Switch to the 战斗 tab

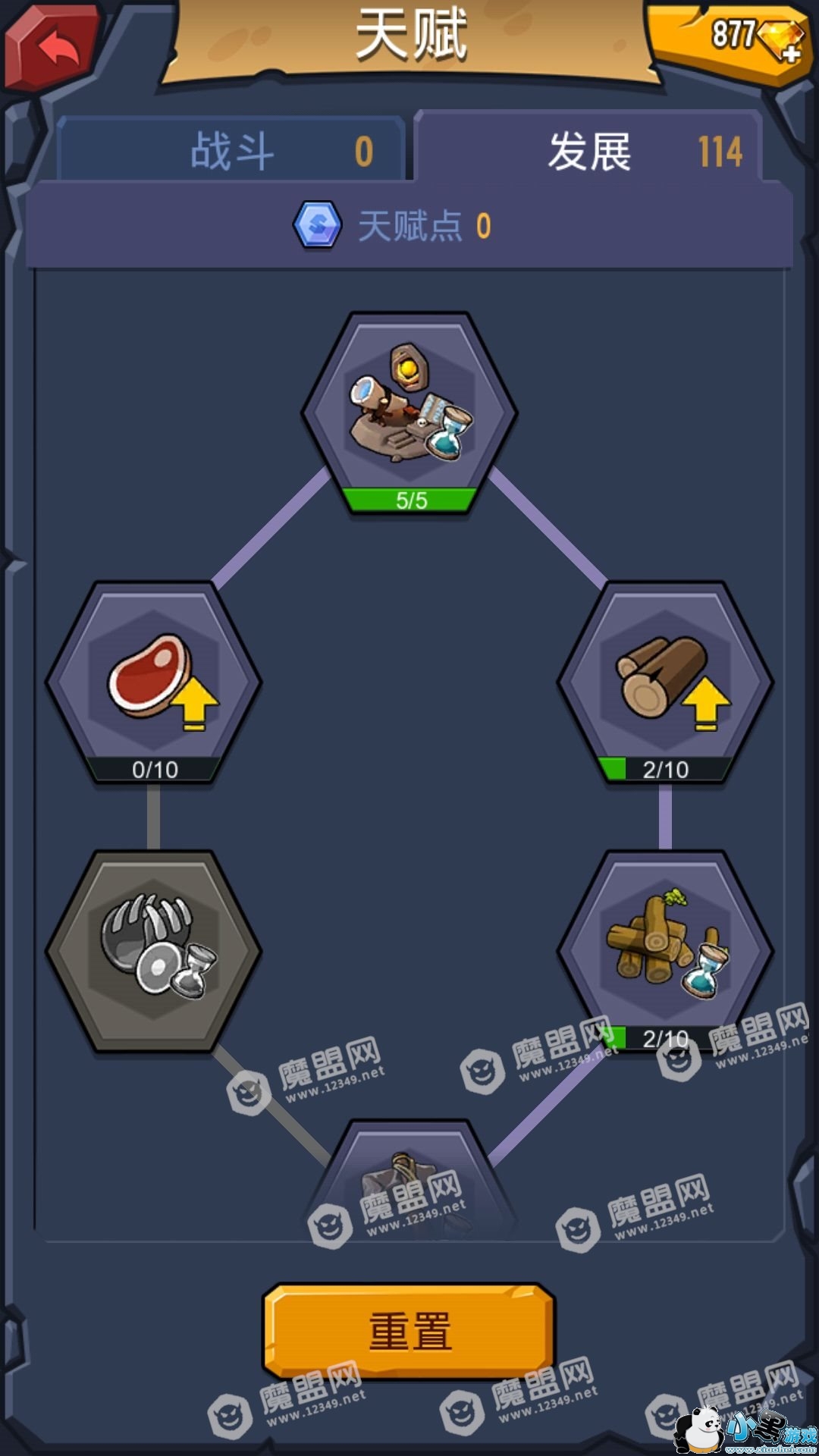point(231,149)
